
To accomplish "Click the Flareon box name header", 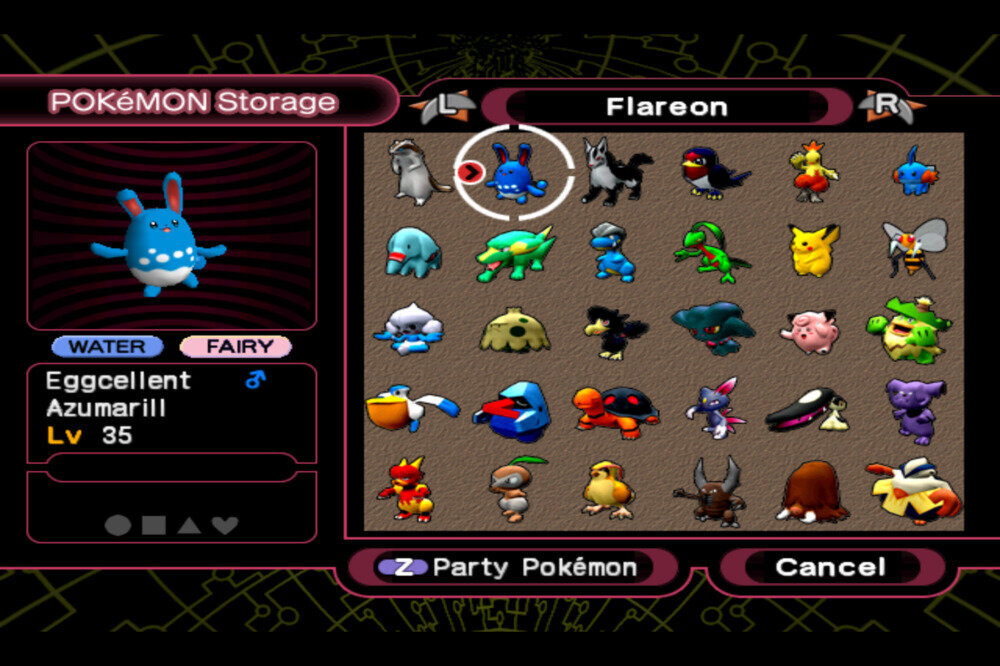I will click(666, 106).
